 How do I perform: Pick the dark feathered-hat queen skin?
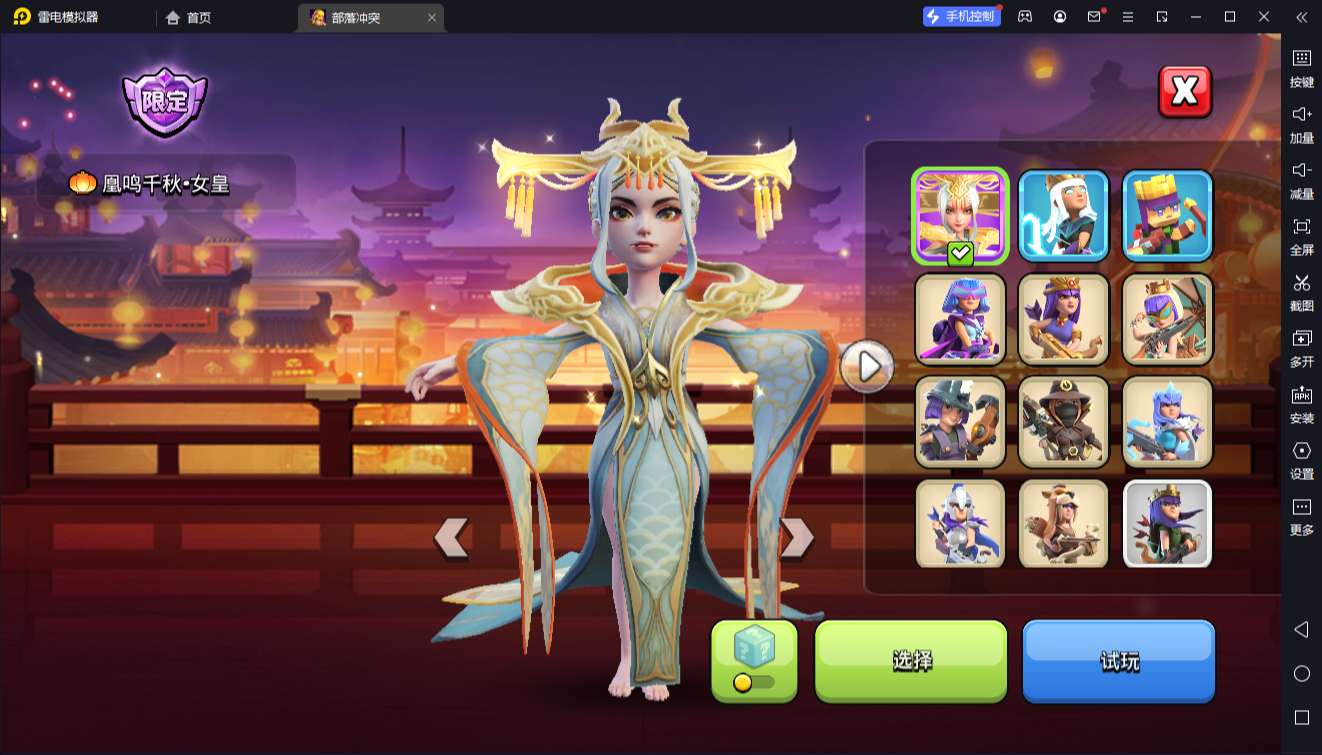[x=960, y=422]
